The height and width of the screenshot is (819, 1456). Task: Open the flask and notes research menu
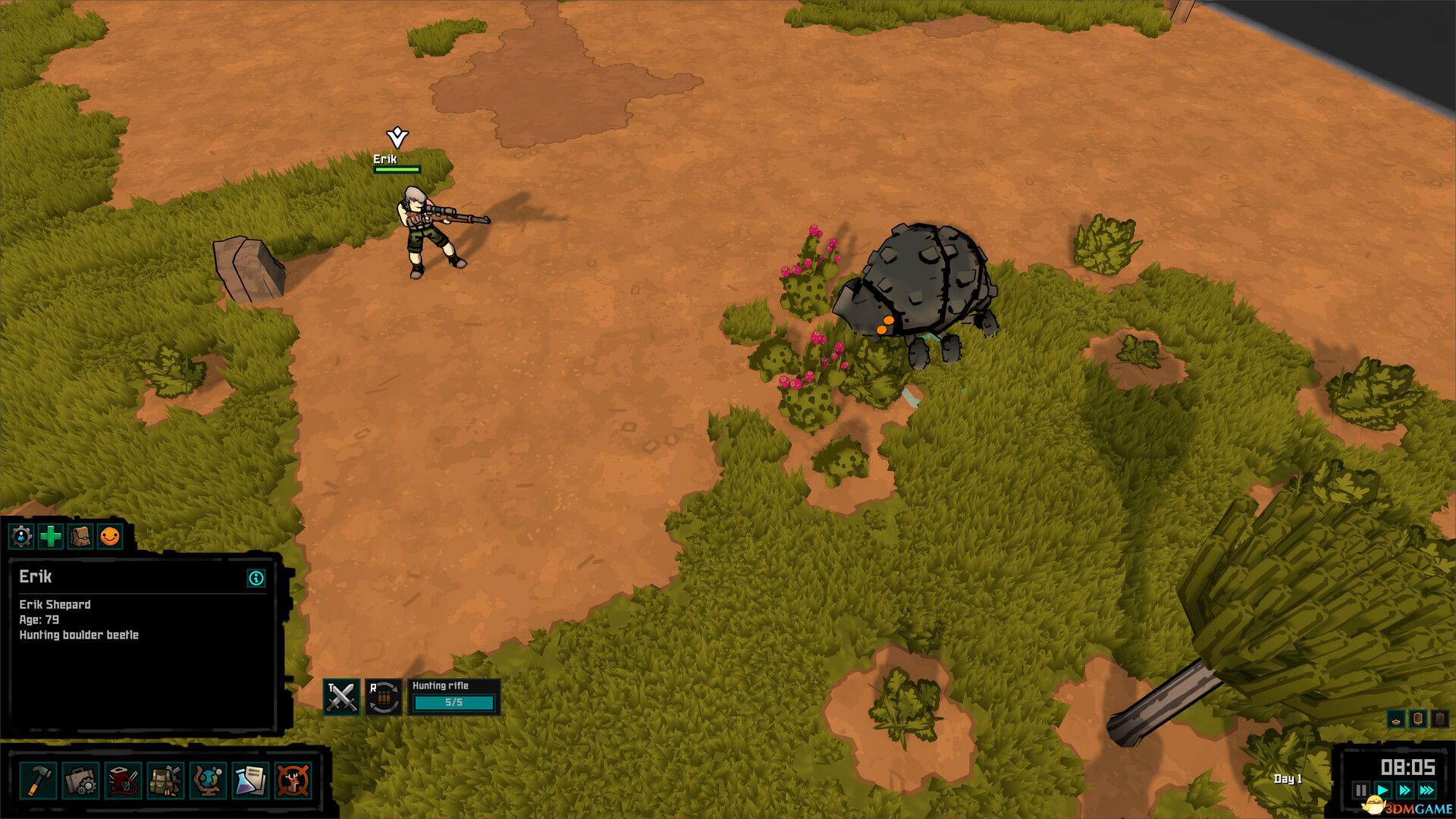pos(250,780)
